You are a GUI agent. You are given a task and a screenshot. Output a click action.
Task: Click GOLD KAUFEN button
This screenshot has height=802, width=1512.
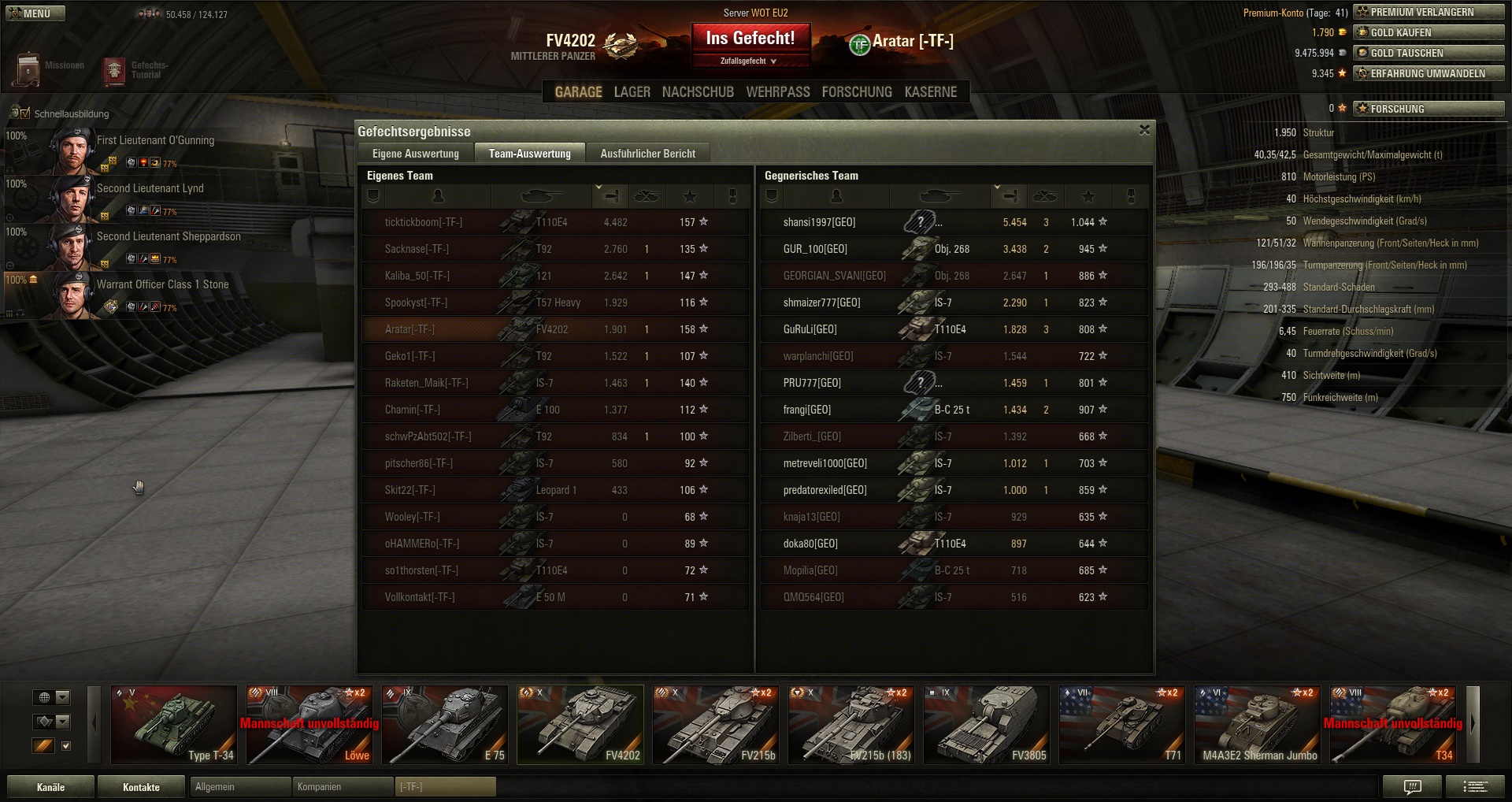pos(1429,33)
